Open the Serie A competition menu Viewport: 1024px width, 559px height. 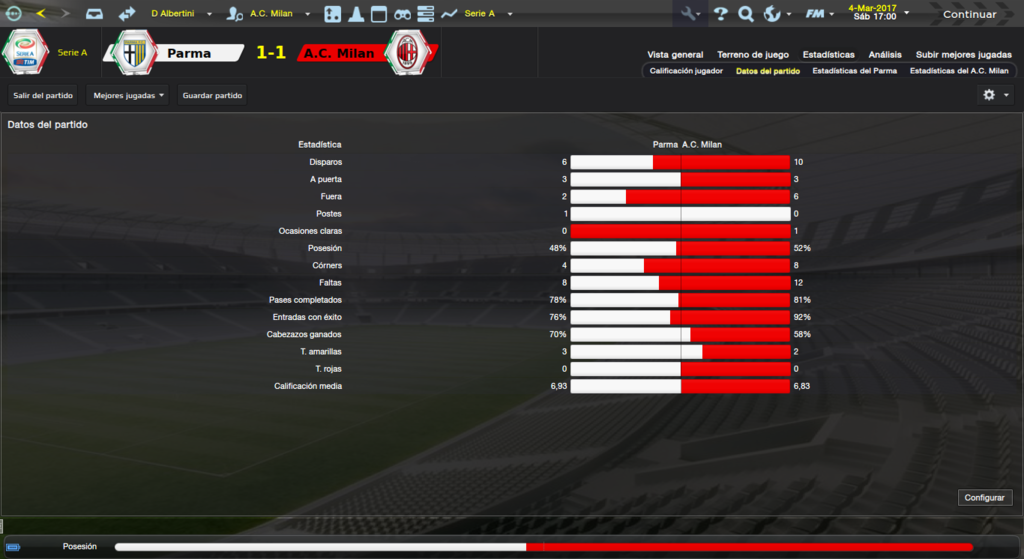(x=487, y=14)
